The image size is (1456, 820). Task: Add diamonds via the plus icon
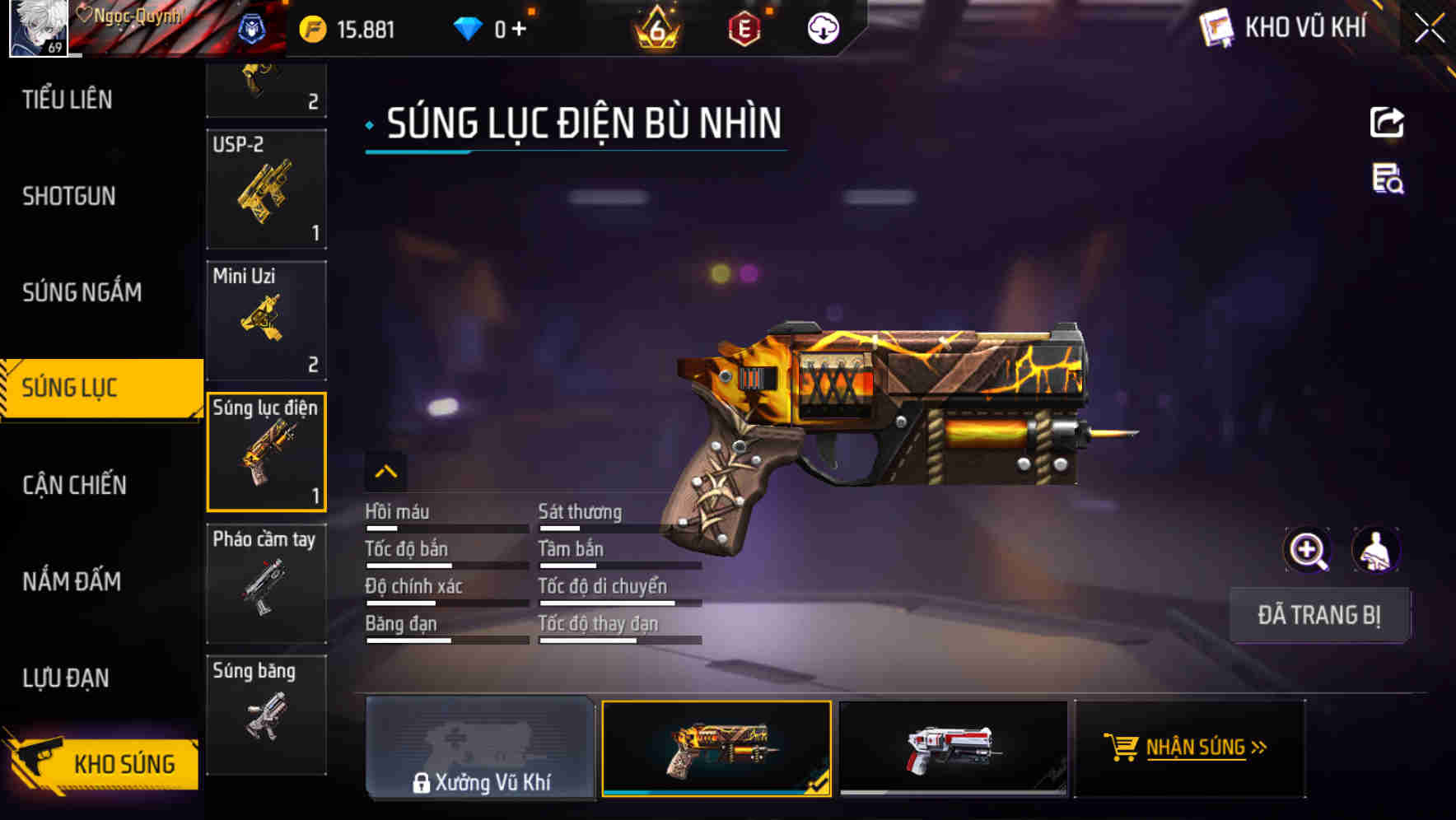pyautogui.click(x=519, y=27)
